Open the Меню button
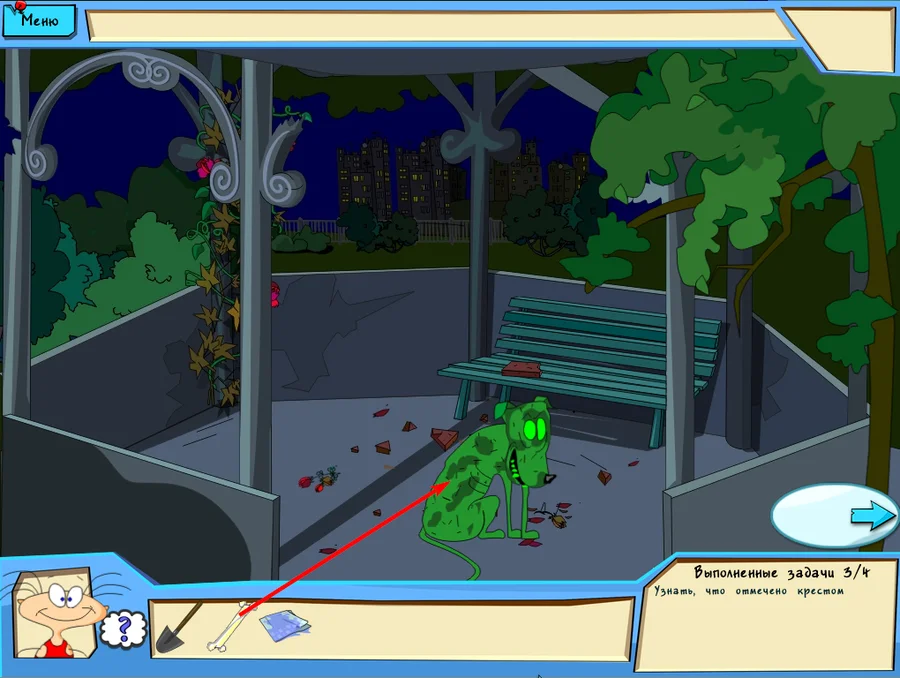This screenshot has width=900, height=678. pos(38,19)
